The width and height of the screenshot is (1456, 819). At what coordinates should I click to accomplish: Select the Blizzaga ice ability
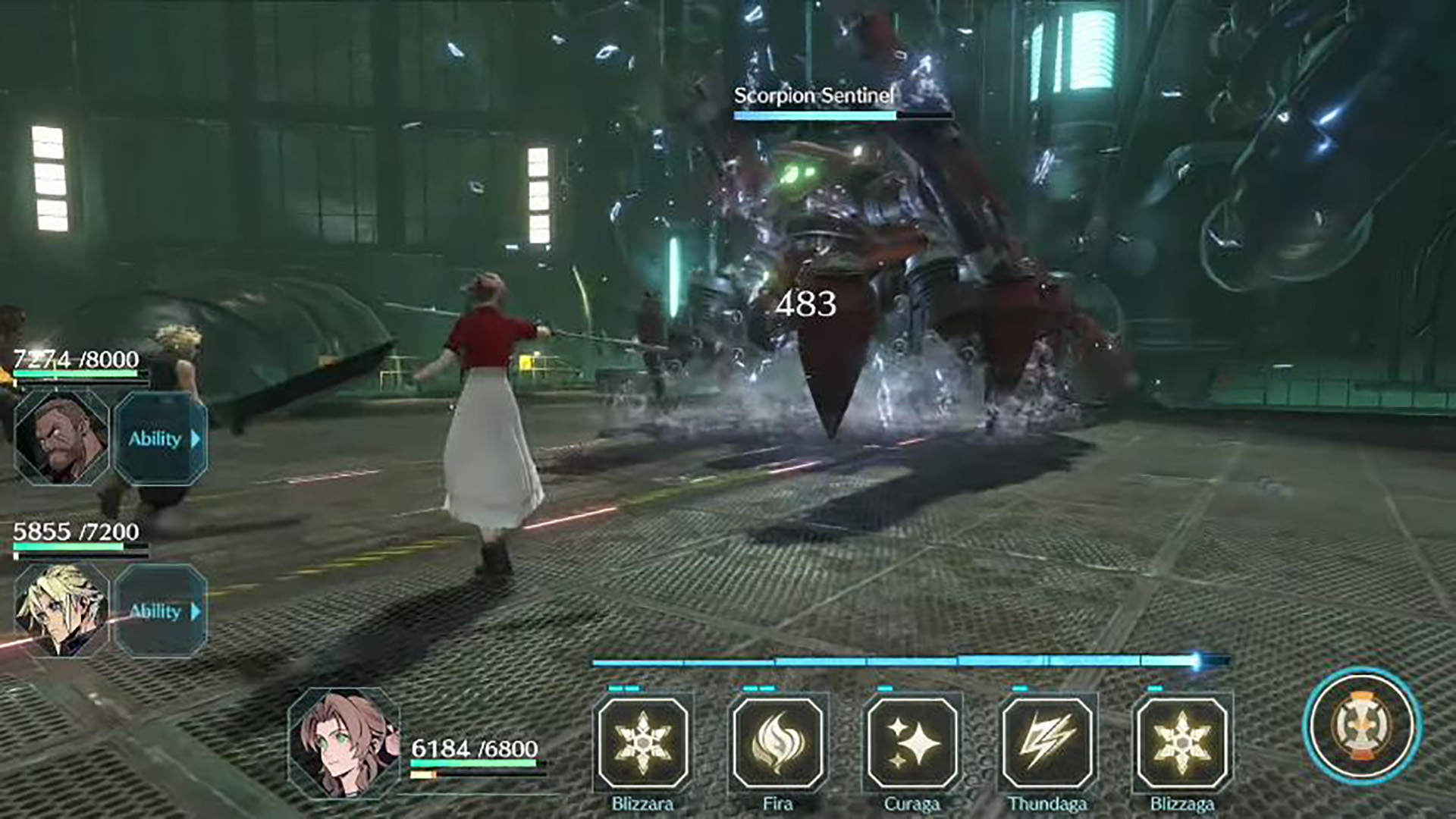point(1181,742)
